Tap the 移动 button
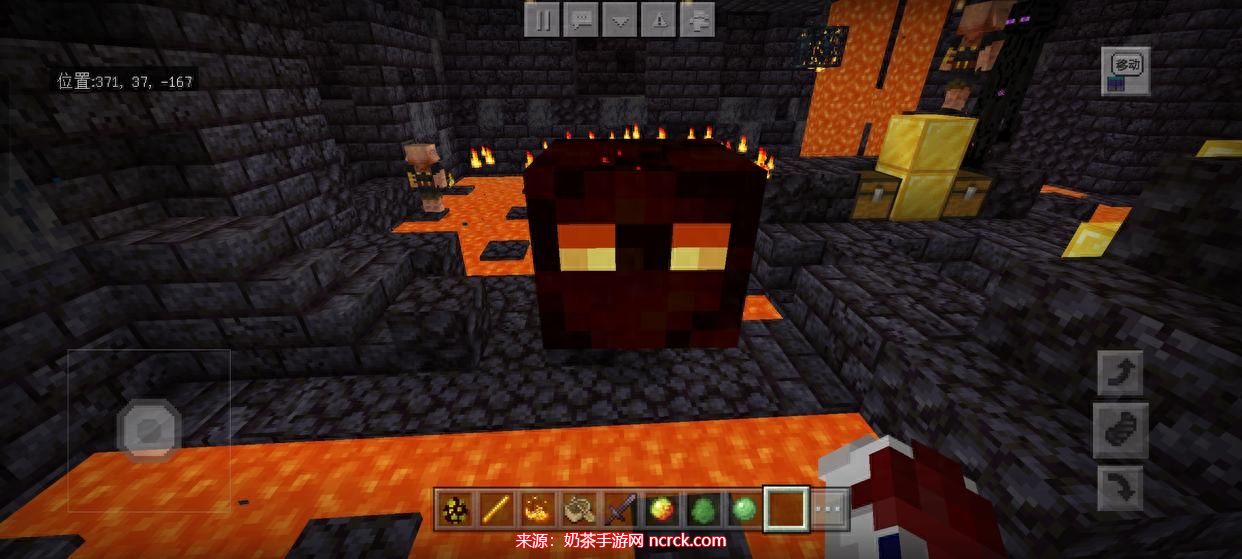Viewport: 1242px width, 559px height. [1126, 70]
